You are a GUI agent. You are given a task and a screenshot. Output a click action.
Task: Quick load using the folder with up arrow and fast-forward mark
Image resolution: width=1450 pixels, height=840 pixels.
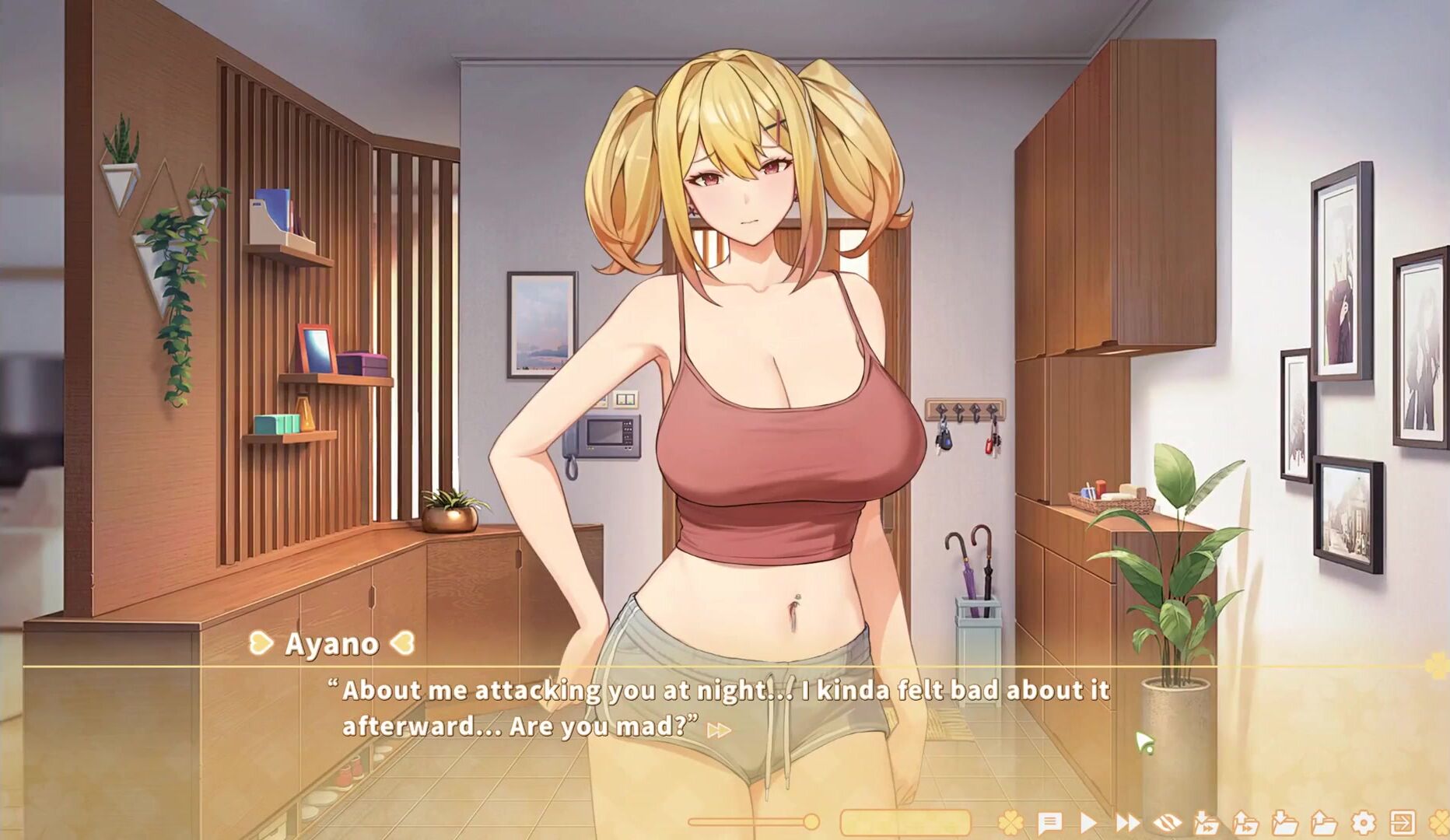pos(1245,822)
